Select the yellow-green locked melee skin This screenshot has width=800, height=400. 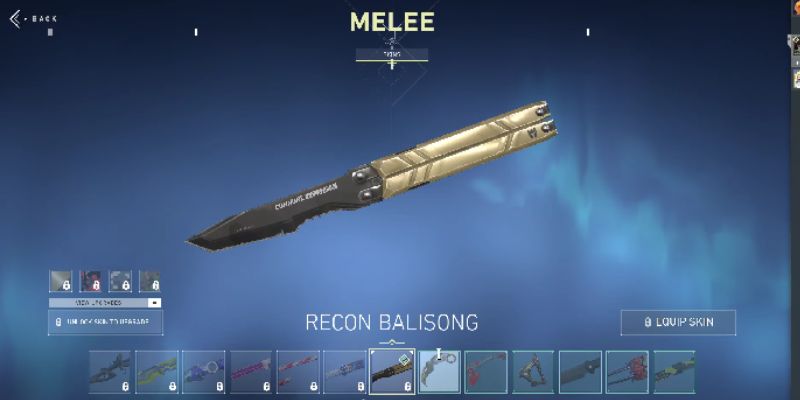157,371
